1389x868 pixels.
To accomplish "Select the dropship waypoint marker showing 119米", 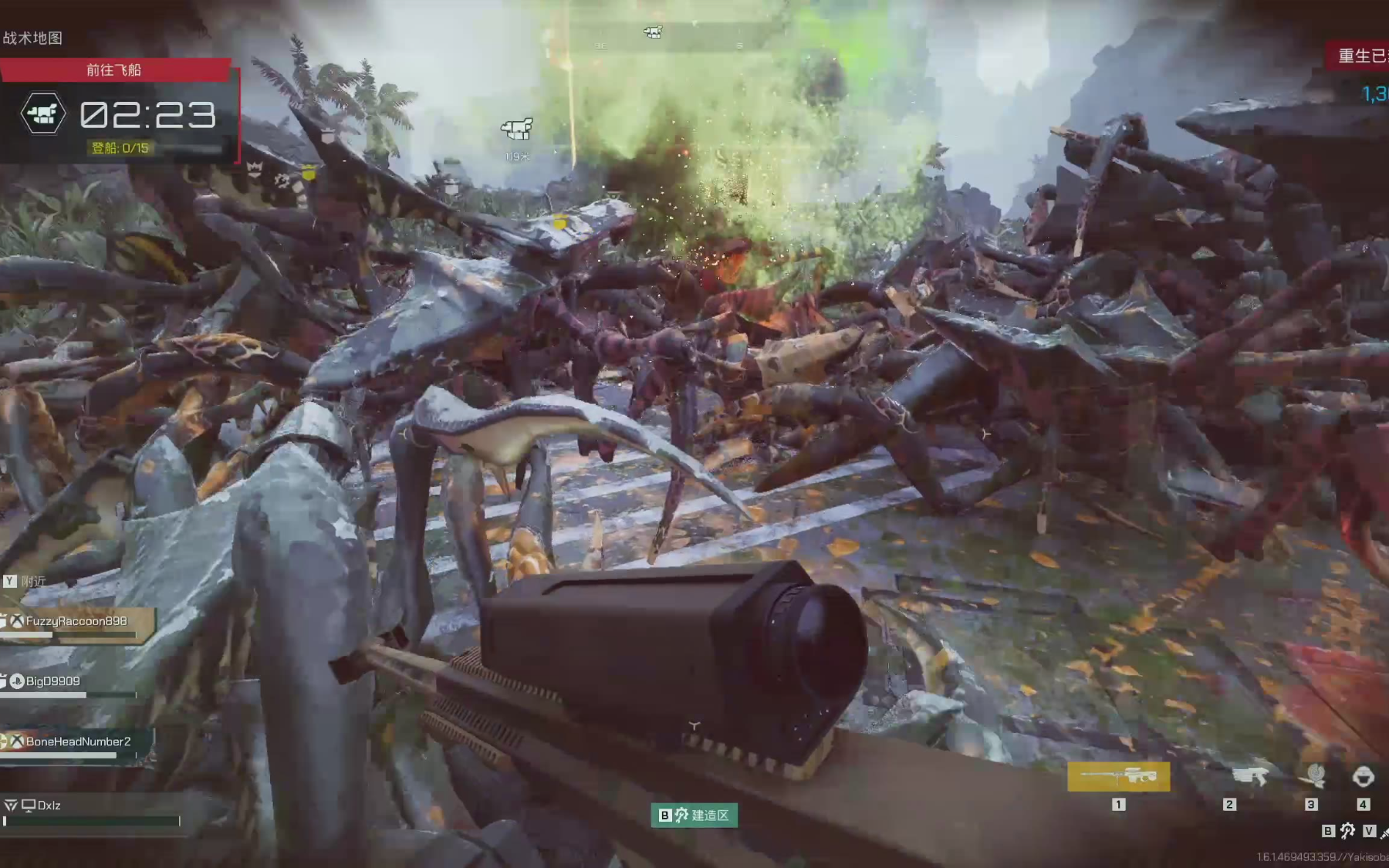I will (x=517, y=129).
